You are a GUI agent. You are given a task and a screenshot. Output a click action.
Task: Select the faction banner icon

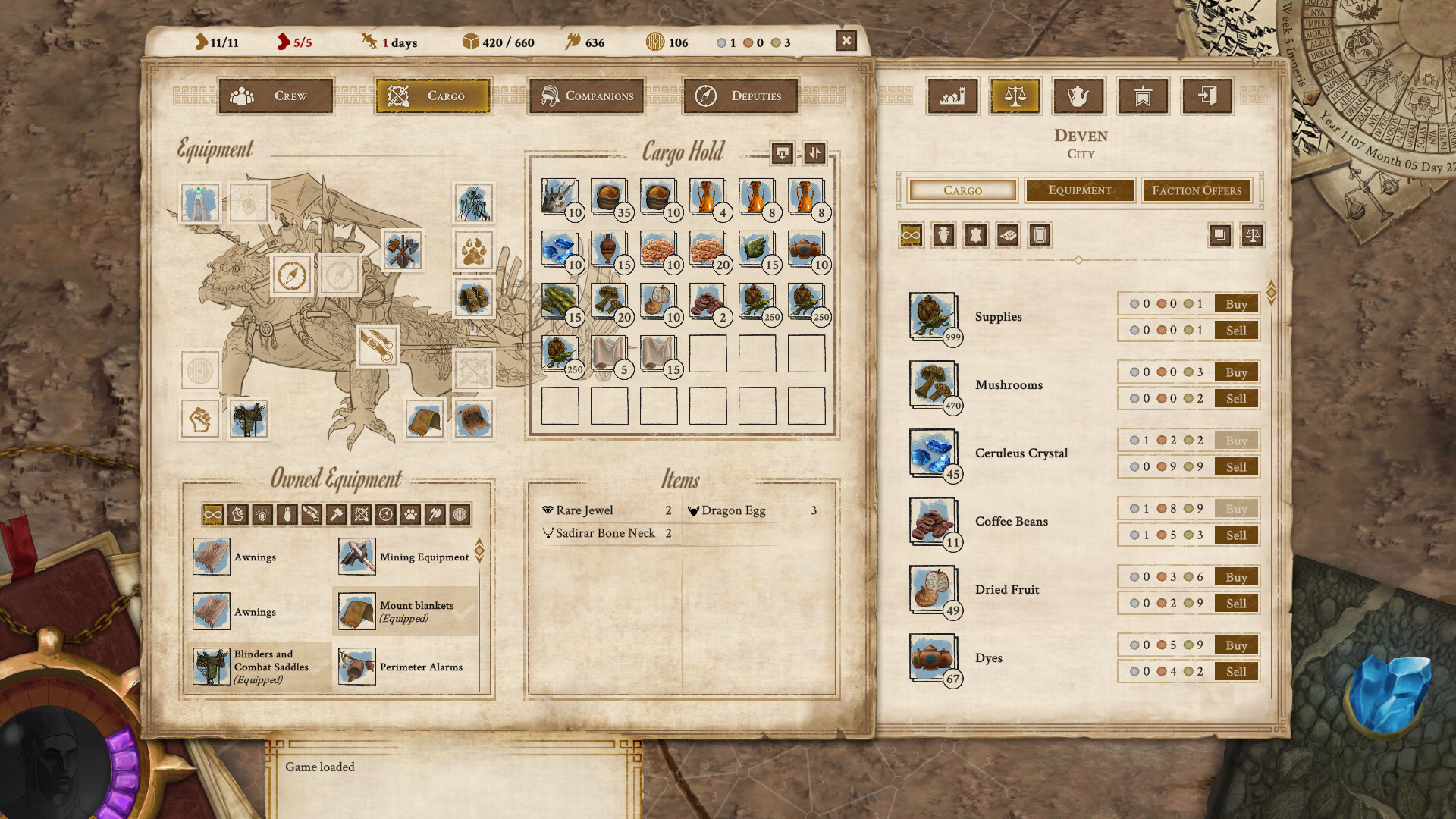(1142, 96)
